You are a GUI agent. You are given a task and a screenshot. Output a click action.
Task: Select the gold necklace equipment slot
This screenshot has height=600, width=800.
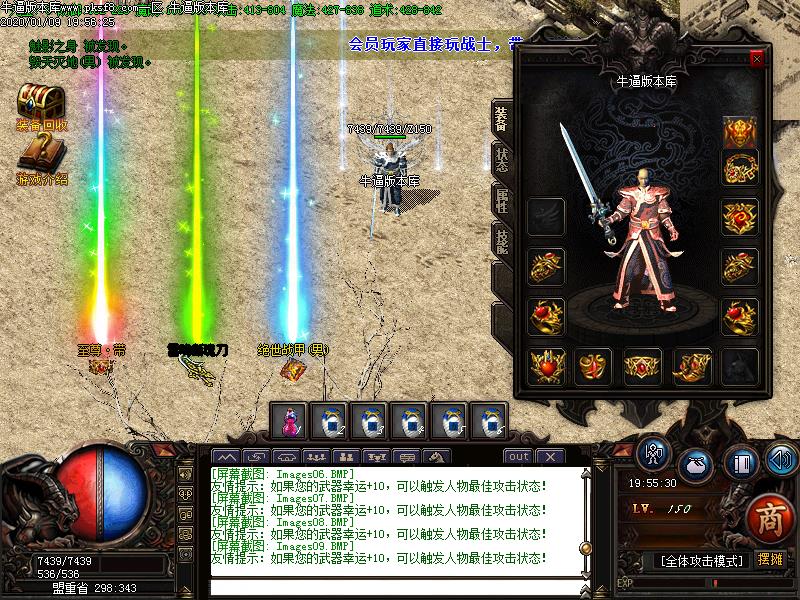tap(740, 167)
